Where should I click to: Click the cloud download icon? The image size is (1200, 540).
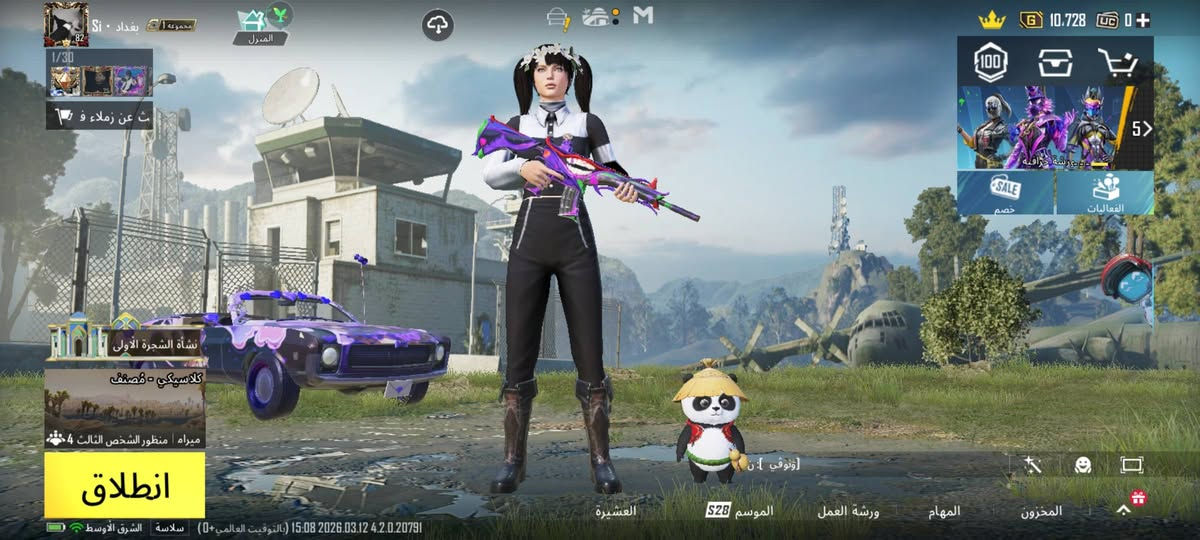[438, 25]
